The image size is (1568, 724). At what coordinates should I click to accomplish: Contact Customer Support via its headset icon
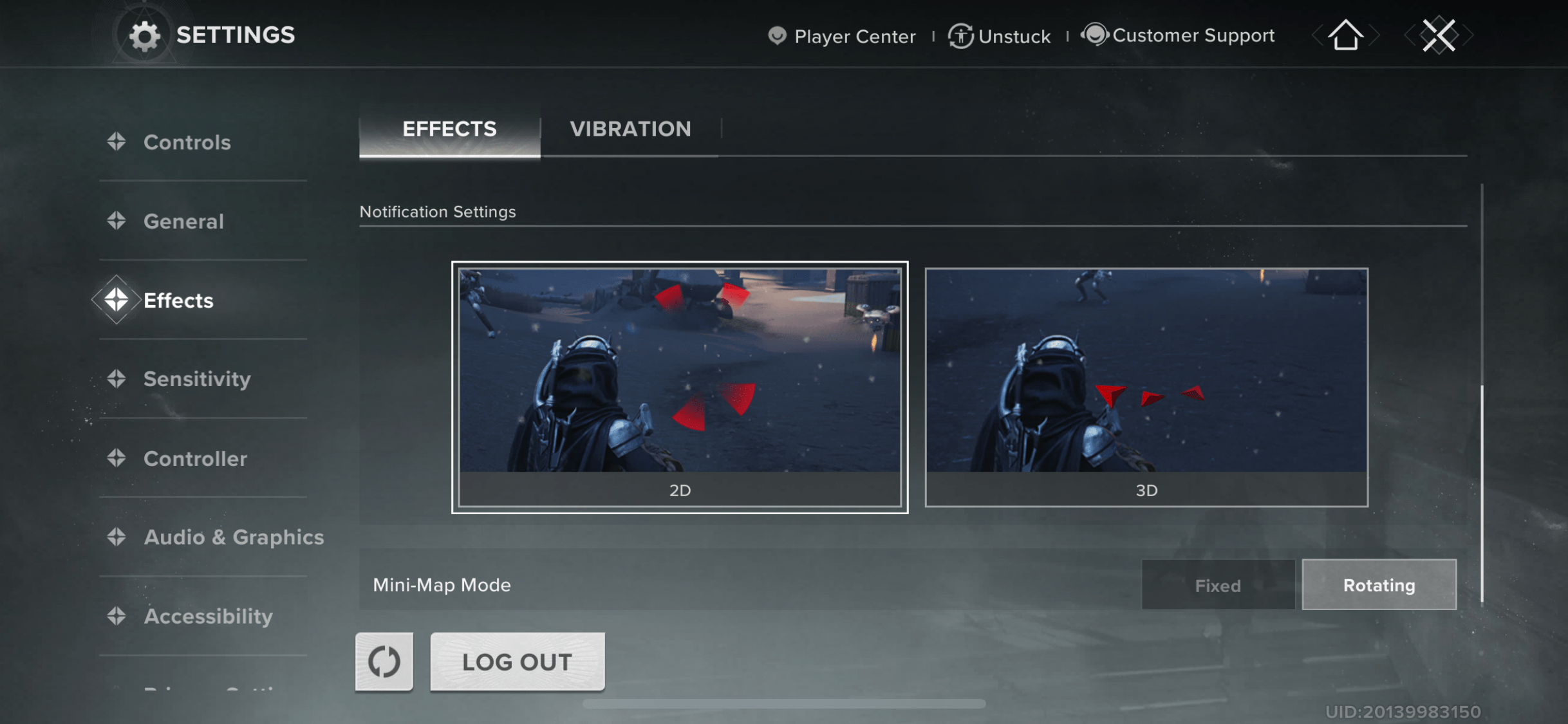[x=1096, y=35]
